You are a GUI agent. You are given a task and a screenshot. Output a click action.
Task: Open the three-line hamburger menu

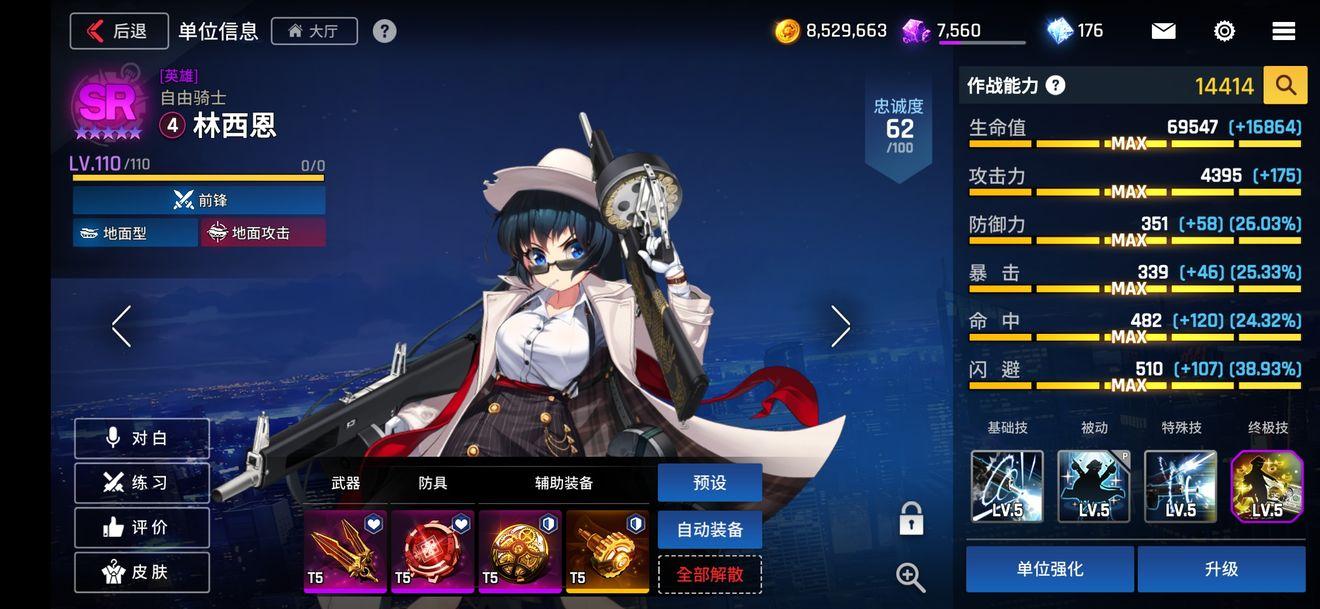tap(1284, 31)
